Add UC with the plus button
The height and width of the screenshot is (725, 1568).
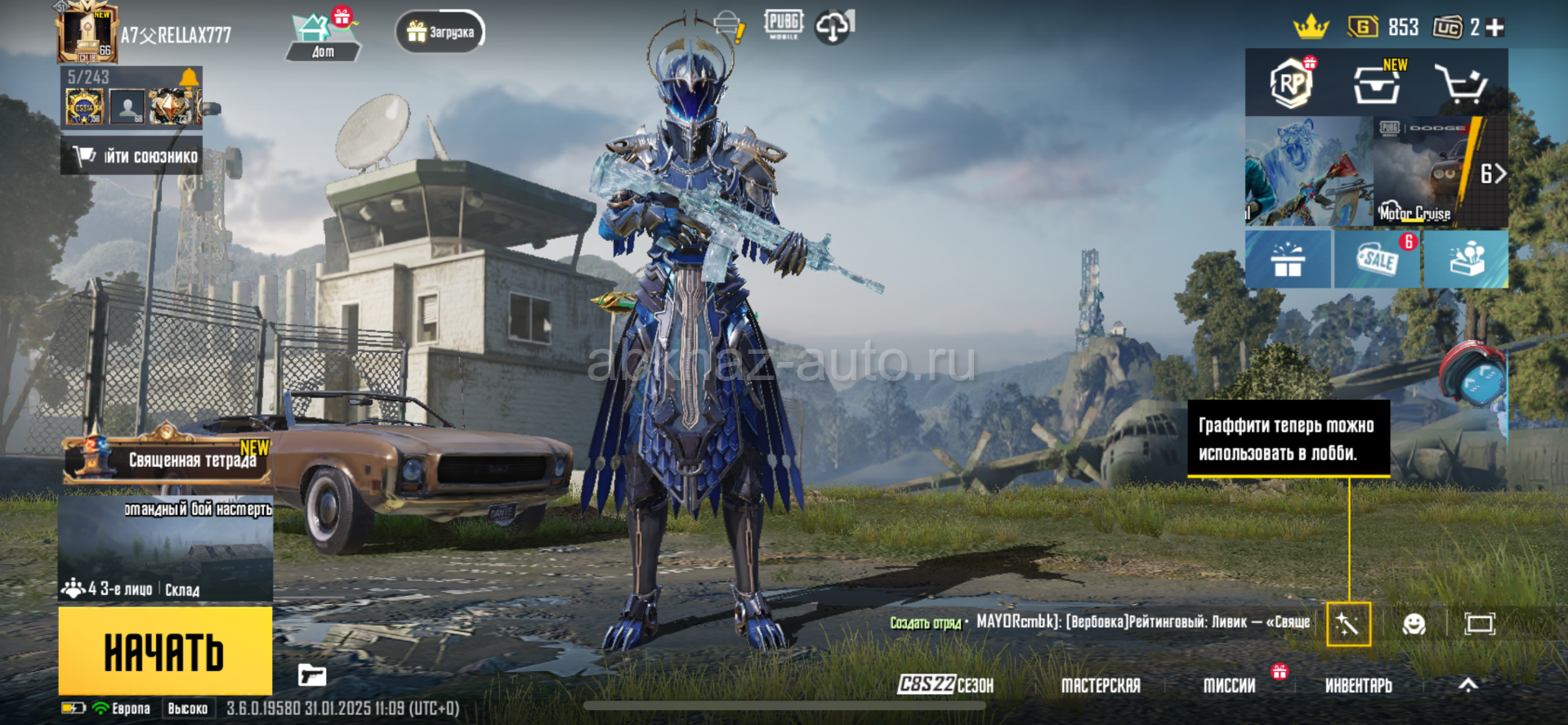coord(1495,28)
